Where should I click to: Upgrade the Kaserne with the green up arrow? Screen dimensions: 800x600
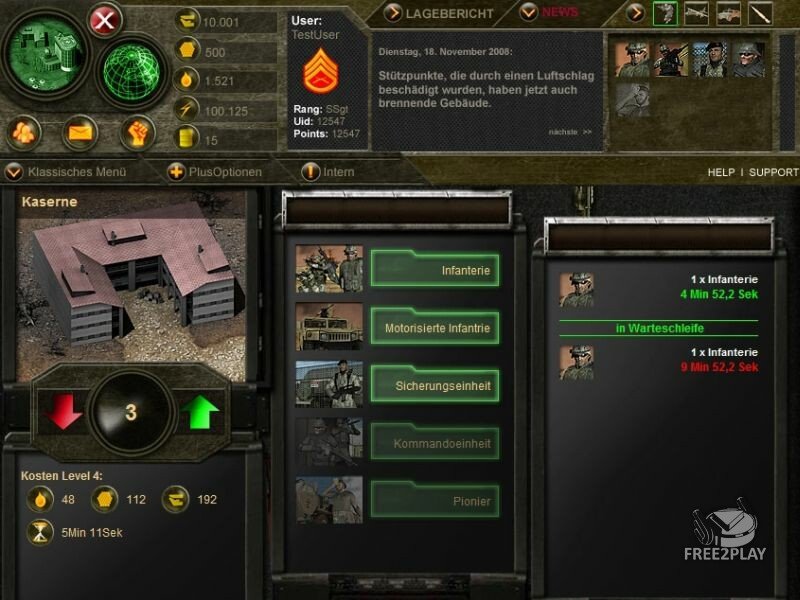pyautogui.click(x=199, y=412)
